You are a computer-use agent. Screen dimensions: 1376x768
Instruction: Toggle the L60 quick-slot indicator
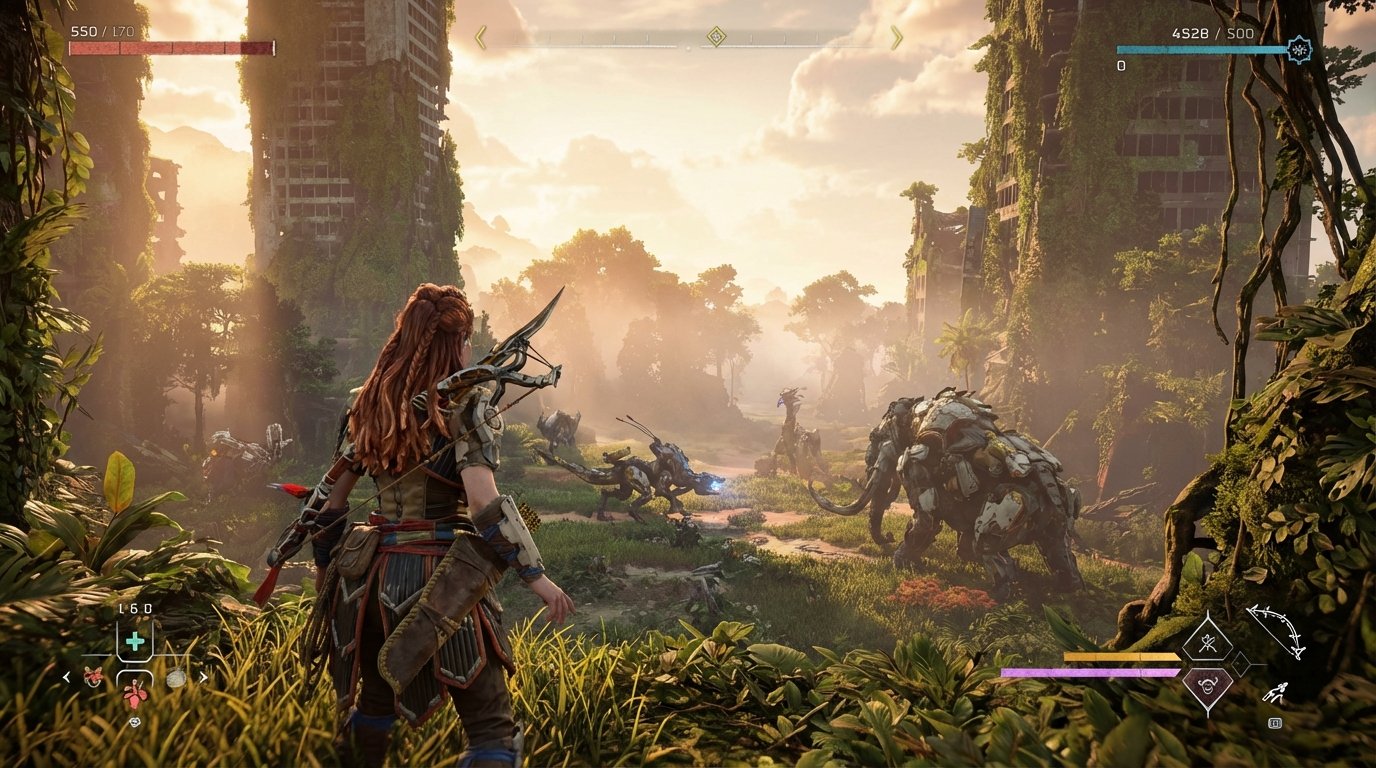(x=137, y=609)
